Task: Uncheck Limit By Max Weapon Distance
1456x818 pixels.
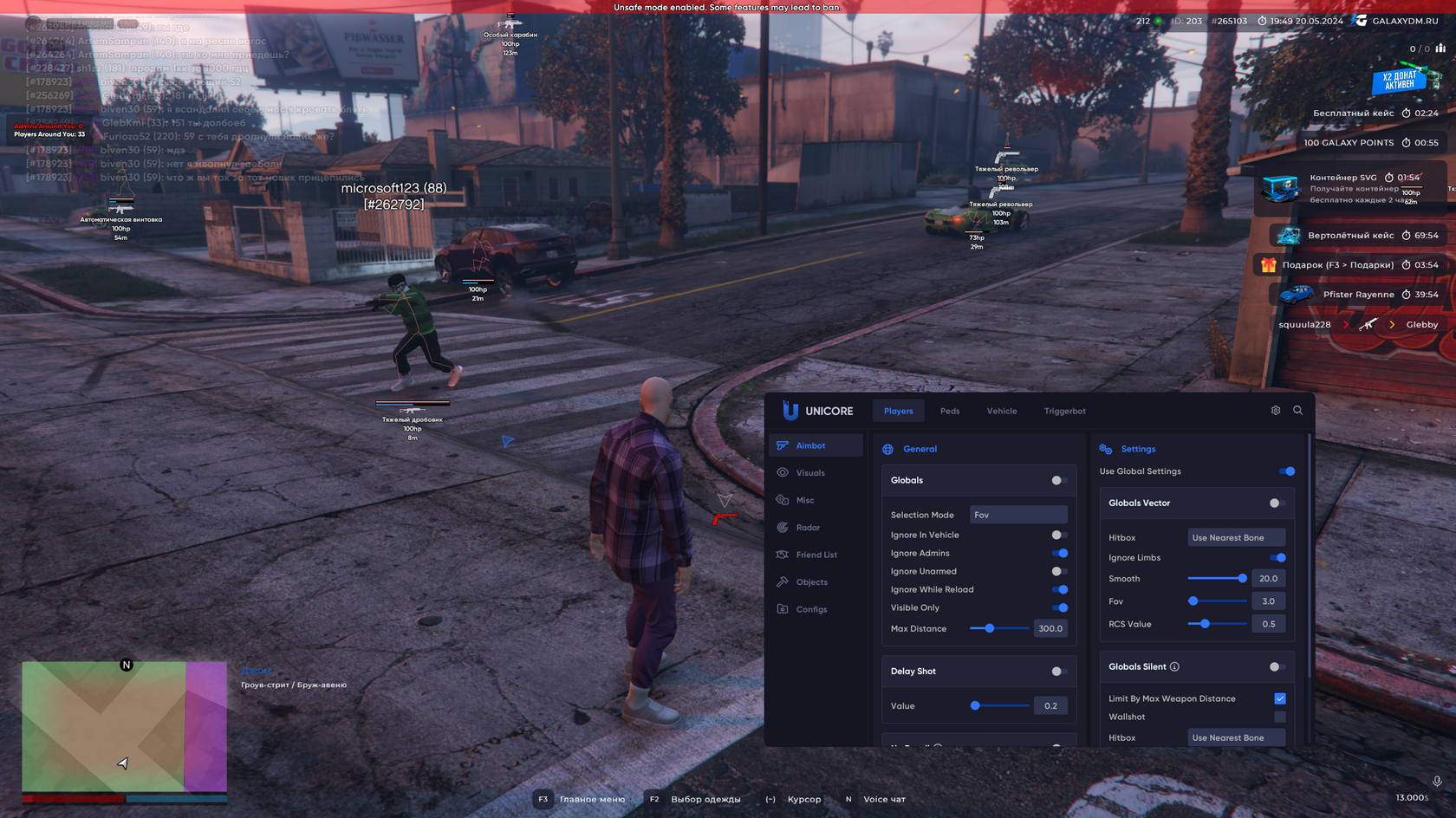Action: point(1280,698)
